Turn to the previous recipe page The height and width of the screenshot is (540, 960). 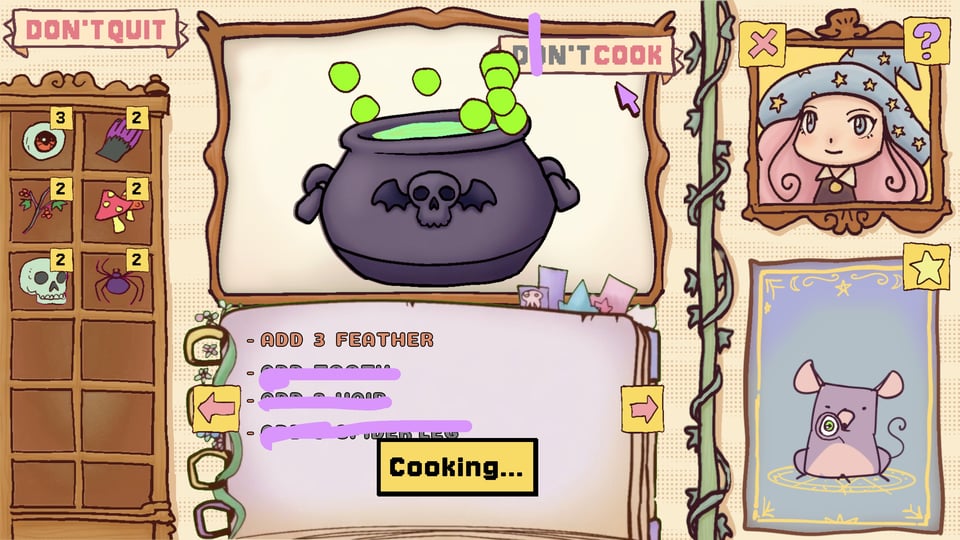coord(216,408)
